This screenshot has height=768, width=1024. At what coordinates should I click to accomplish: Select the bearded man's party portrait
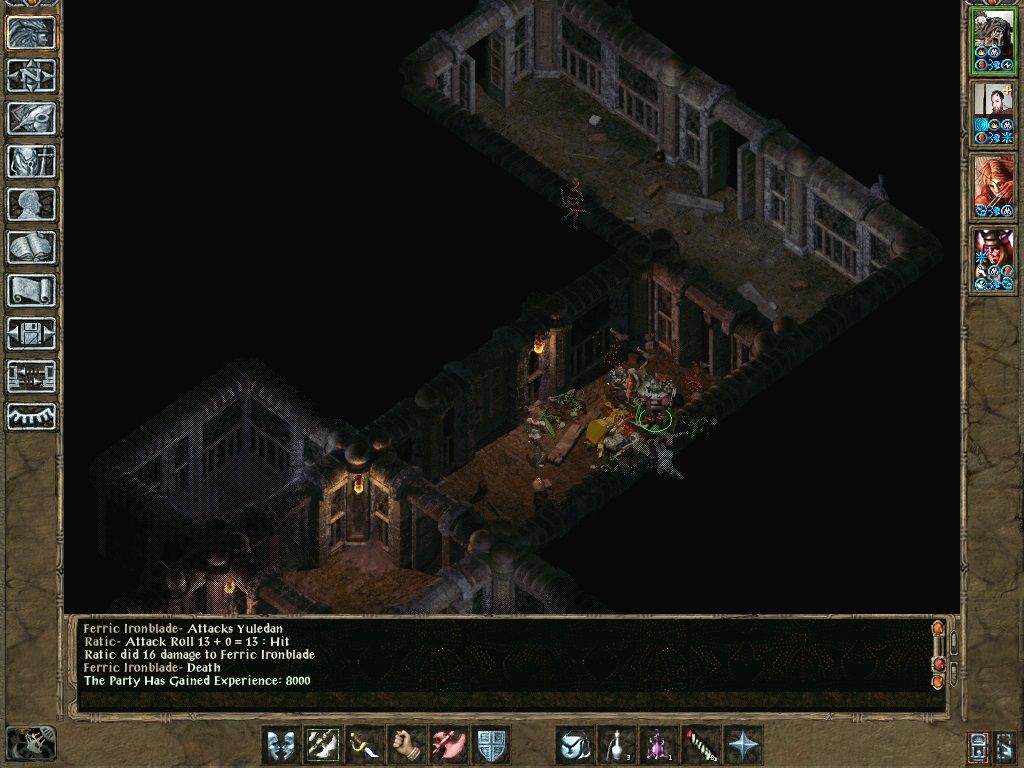[994, 112]
